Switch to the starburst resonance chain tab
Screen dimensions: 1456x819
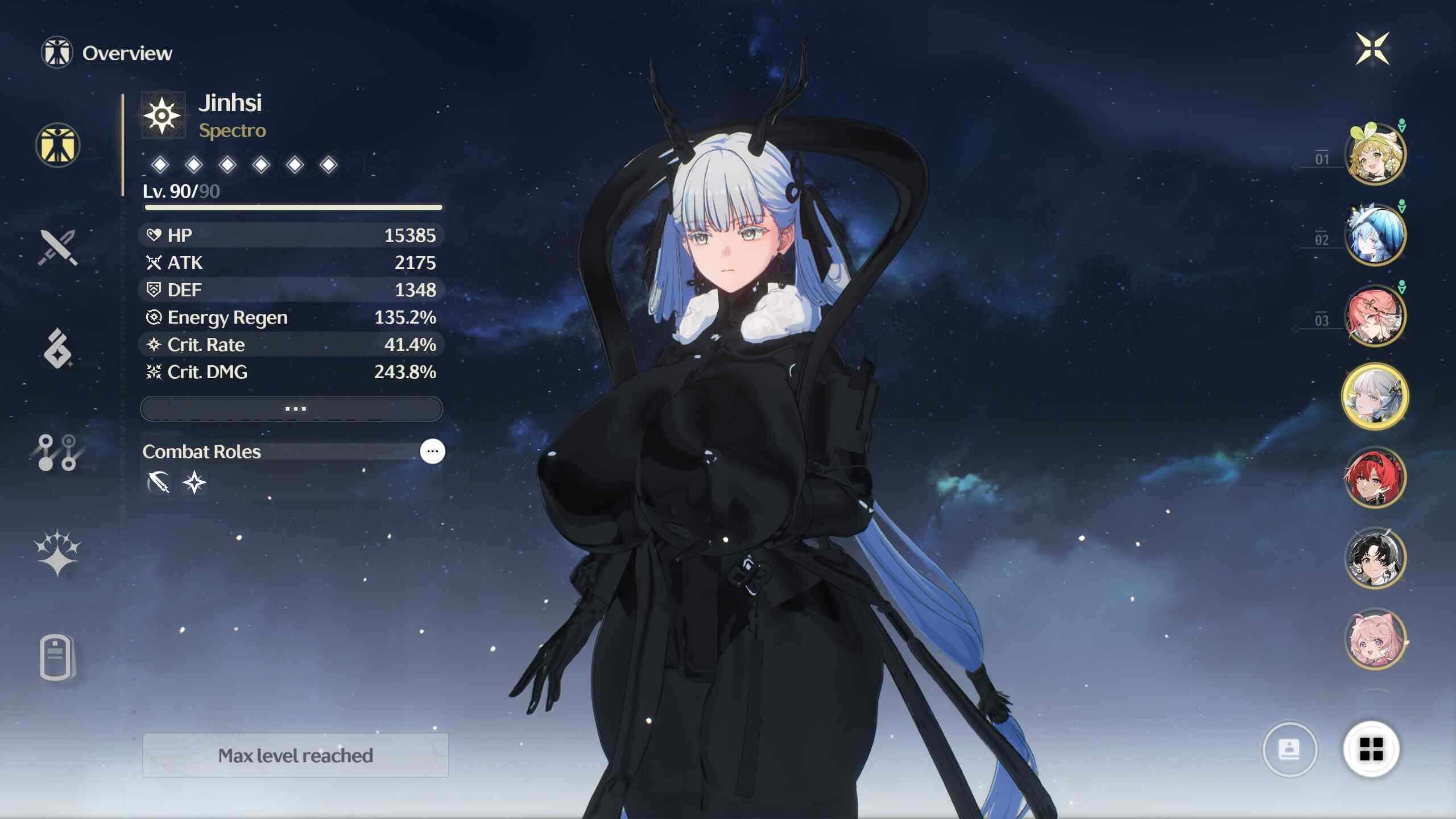coord(57,553)
